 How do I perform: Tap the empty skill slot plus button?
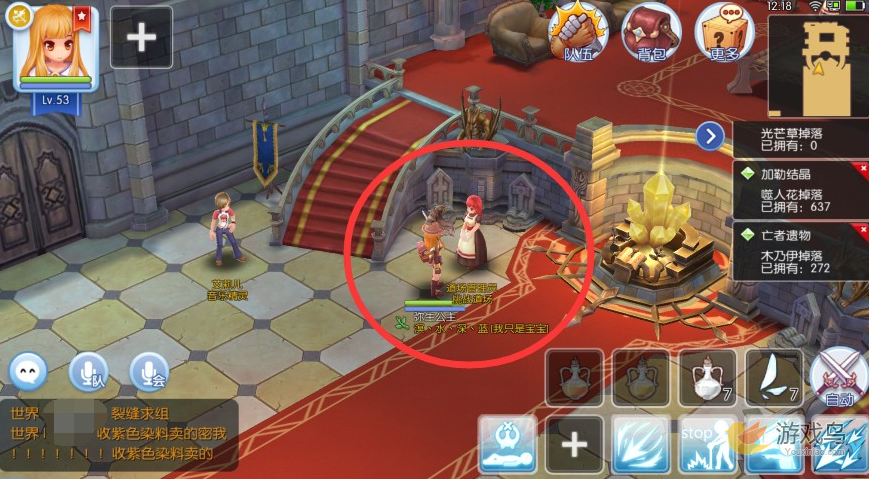[x=574, y=445]
